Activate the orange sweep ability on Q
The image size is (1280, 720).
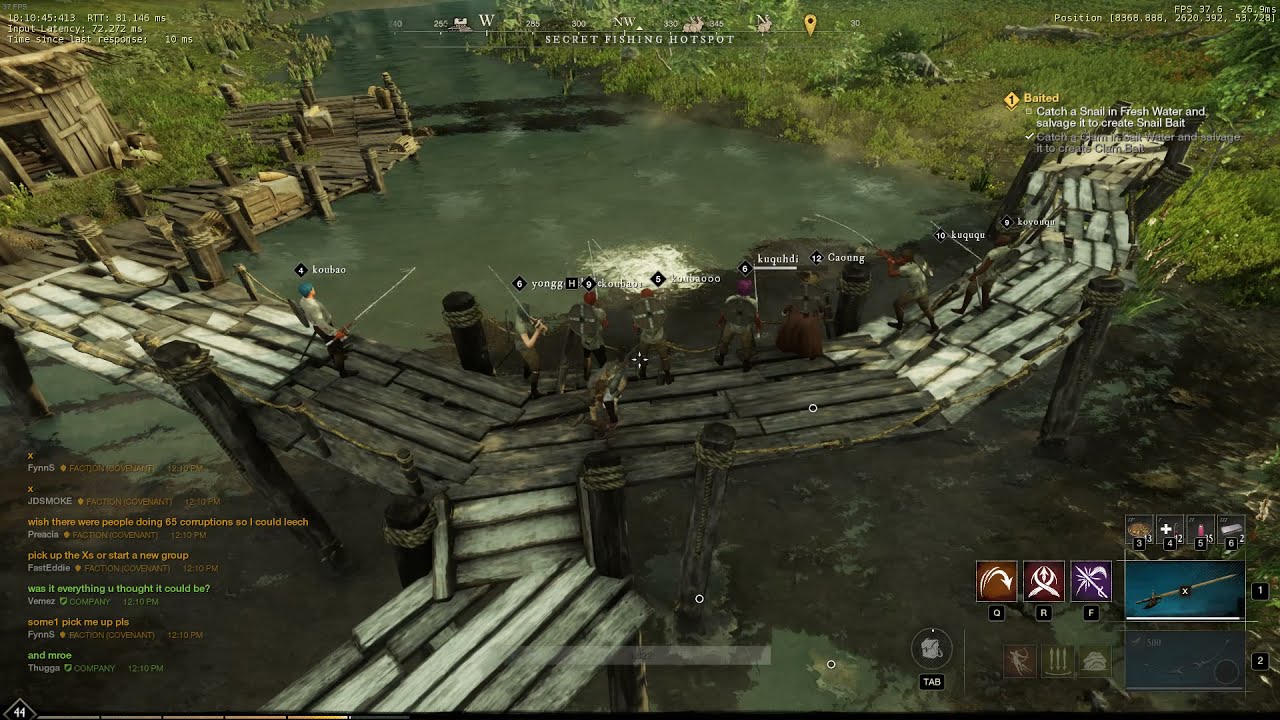pyautogui.click(x=996, y=581)
